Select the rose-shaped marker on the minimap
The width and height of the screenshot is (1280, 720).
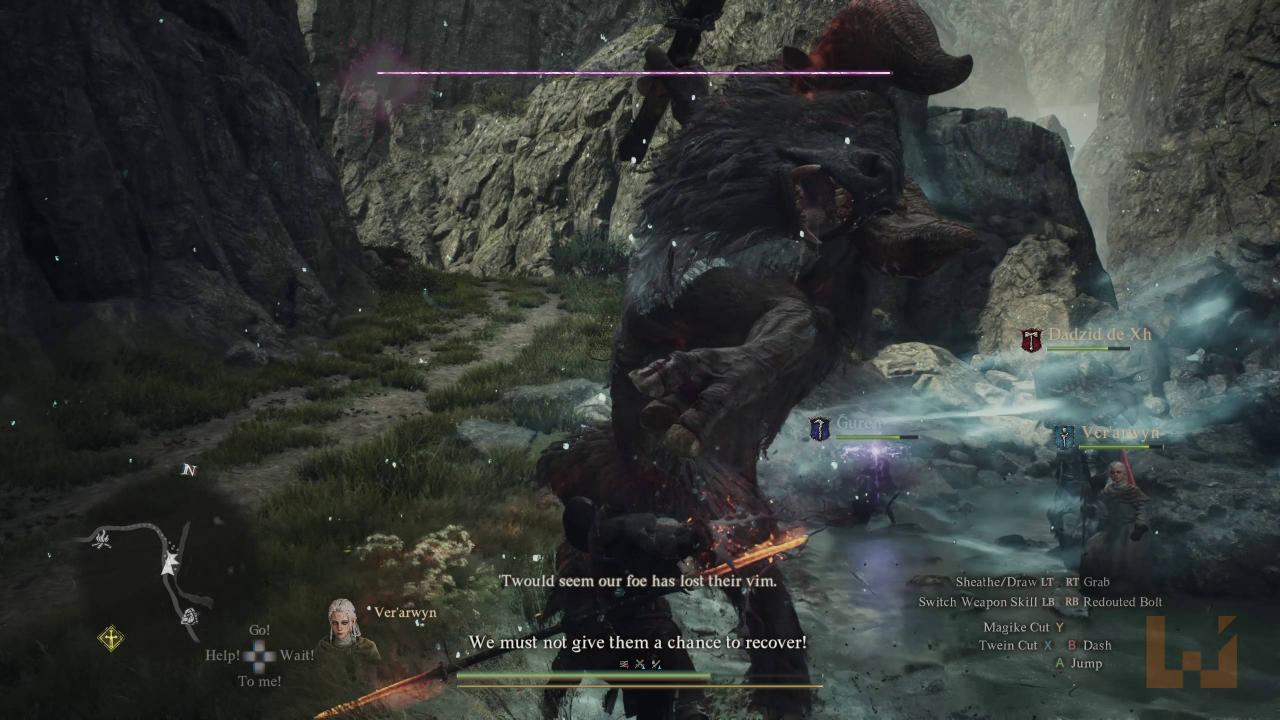(189, 617)
